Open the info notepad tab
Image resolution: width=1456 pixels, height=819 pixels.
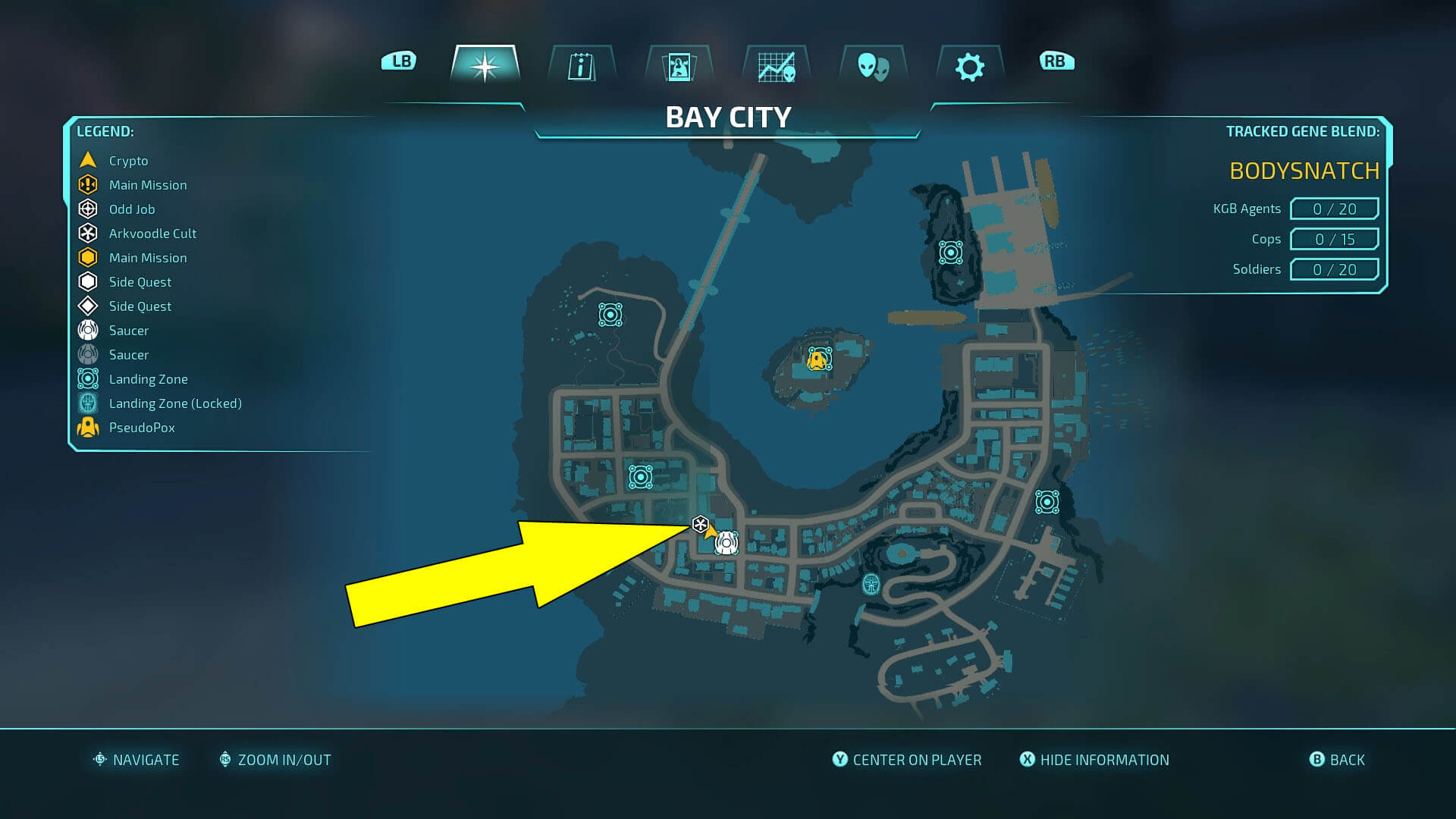point(581,66)
